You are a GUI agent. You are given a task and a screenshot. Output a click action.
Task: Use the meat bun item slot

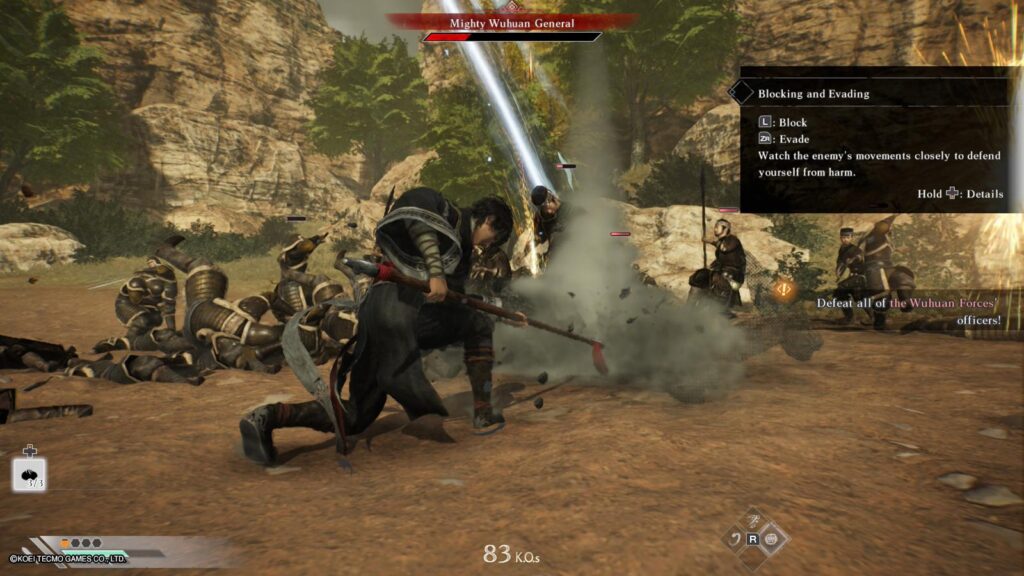(28, 474)
